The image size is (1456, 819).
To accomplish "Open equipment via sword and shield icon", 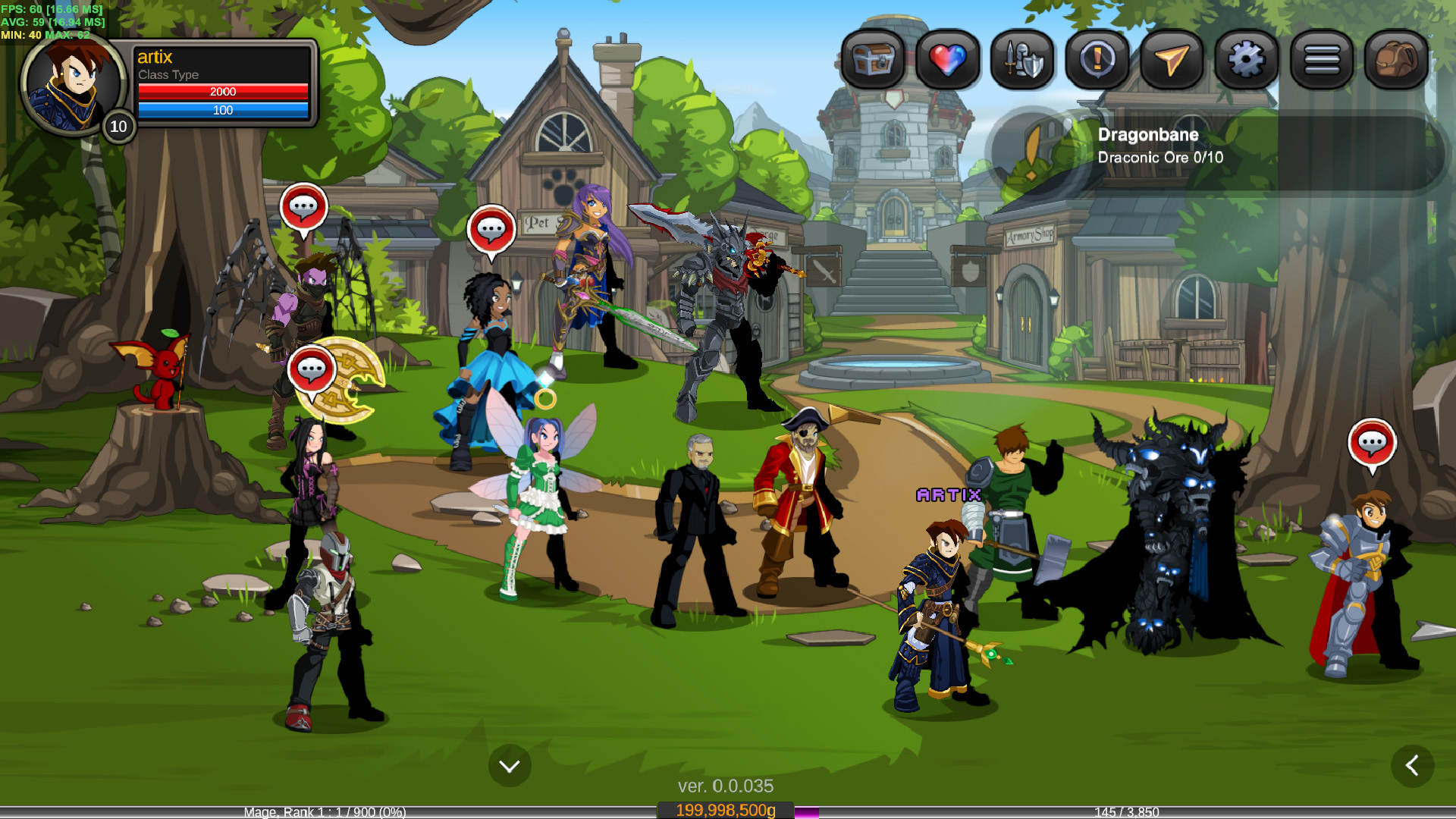I will [x=1020, y=61].
